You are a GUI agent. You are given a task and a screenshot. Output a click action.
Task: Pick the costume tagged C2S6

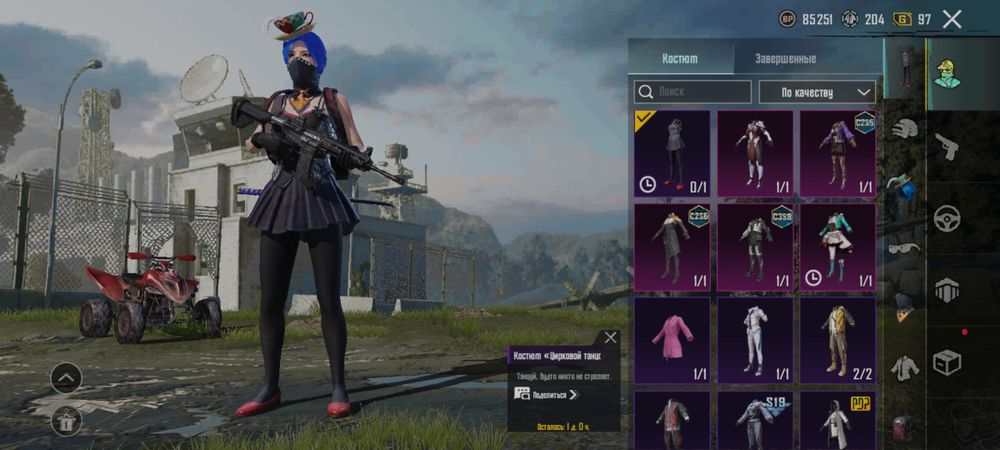pos(672,247)
